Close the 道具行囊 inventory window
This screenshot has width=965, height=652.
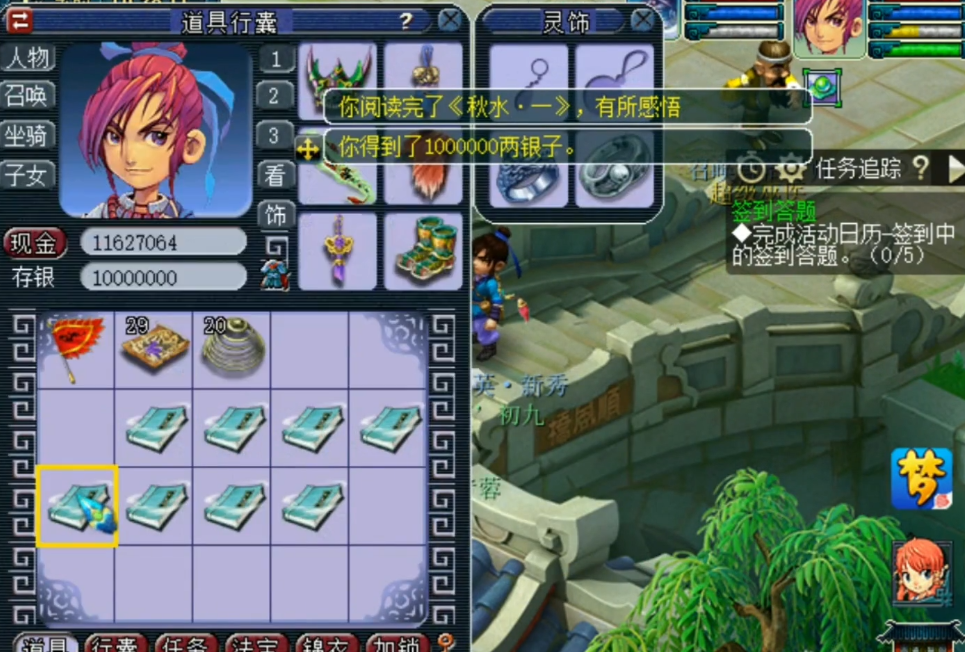pyautogui.click(x=451, y=20)
